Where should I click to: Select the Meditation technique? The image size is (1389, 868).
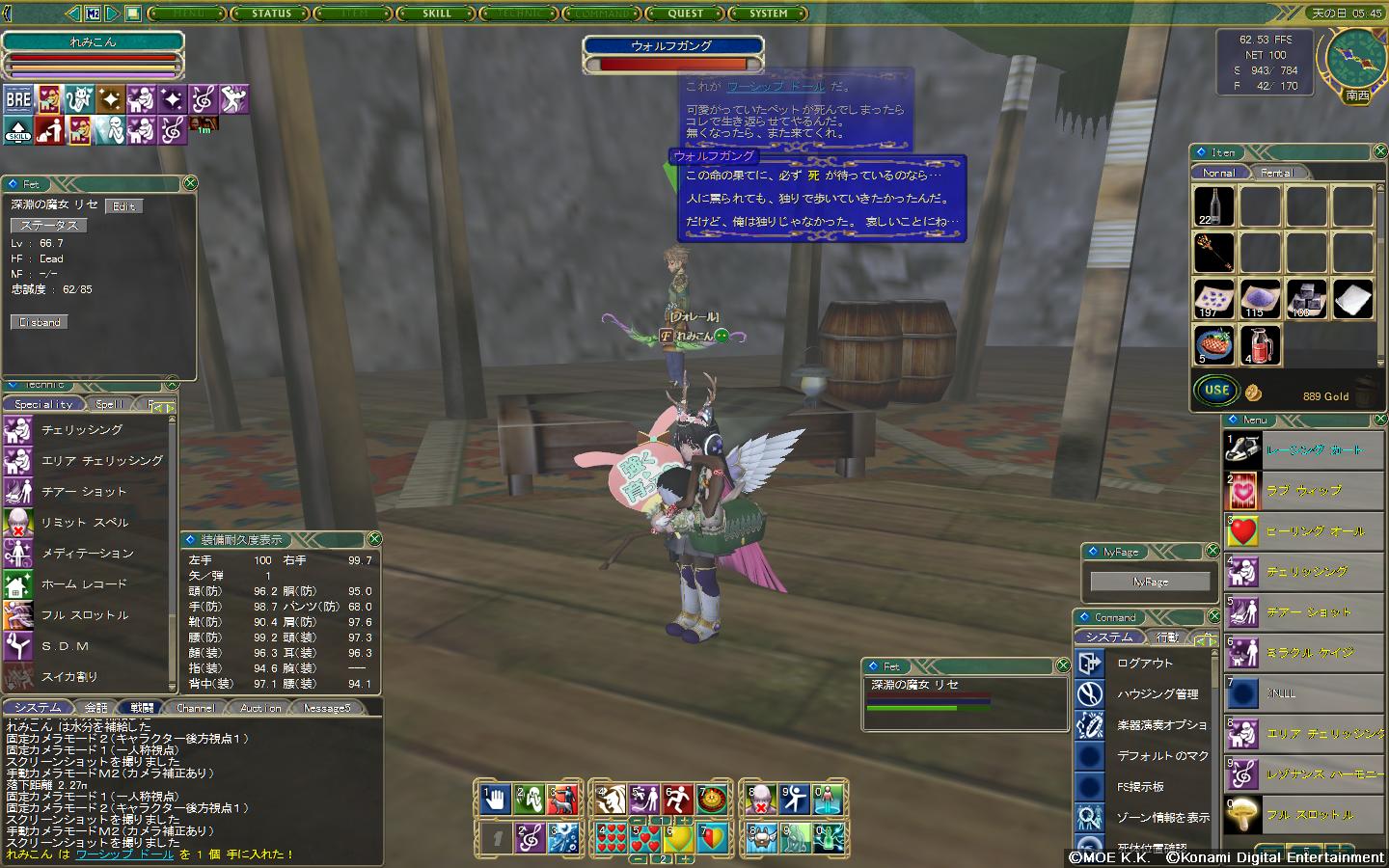tap(87, 554)
